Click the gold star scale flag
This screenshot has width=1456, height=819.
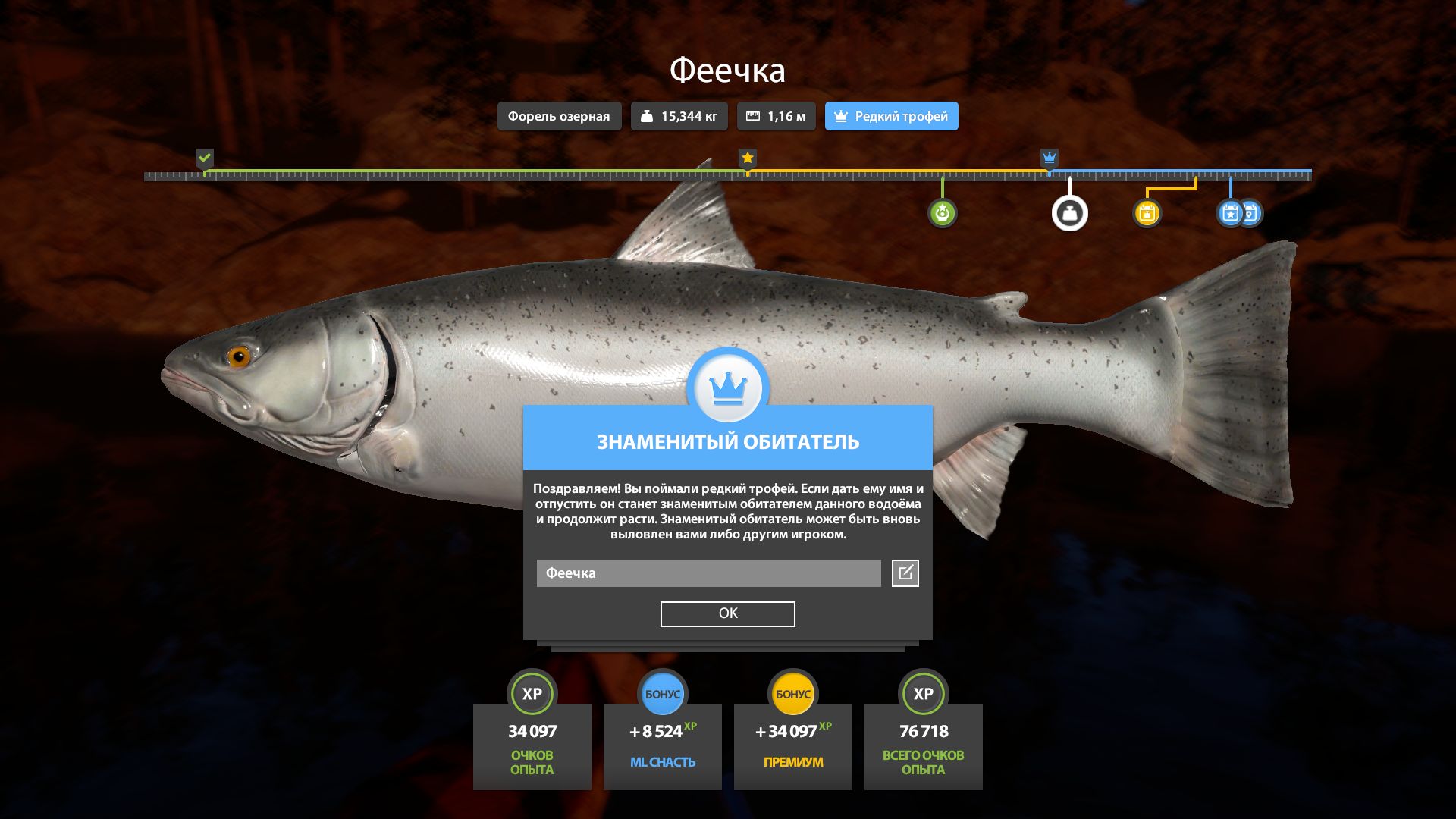pos(748,158)
